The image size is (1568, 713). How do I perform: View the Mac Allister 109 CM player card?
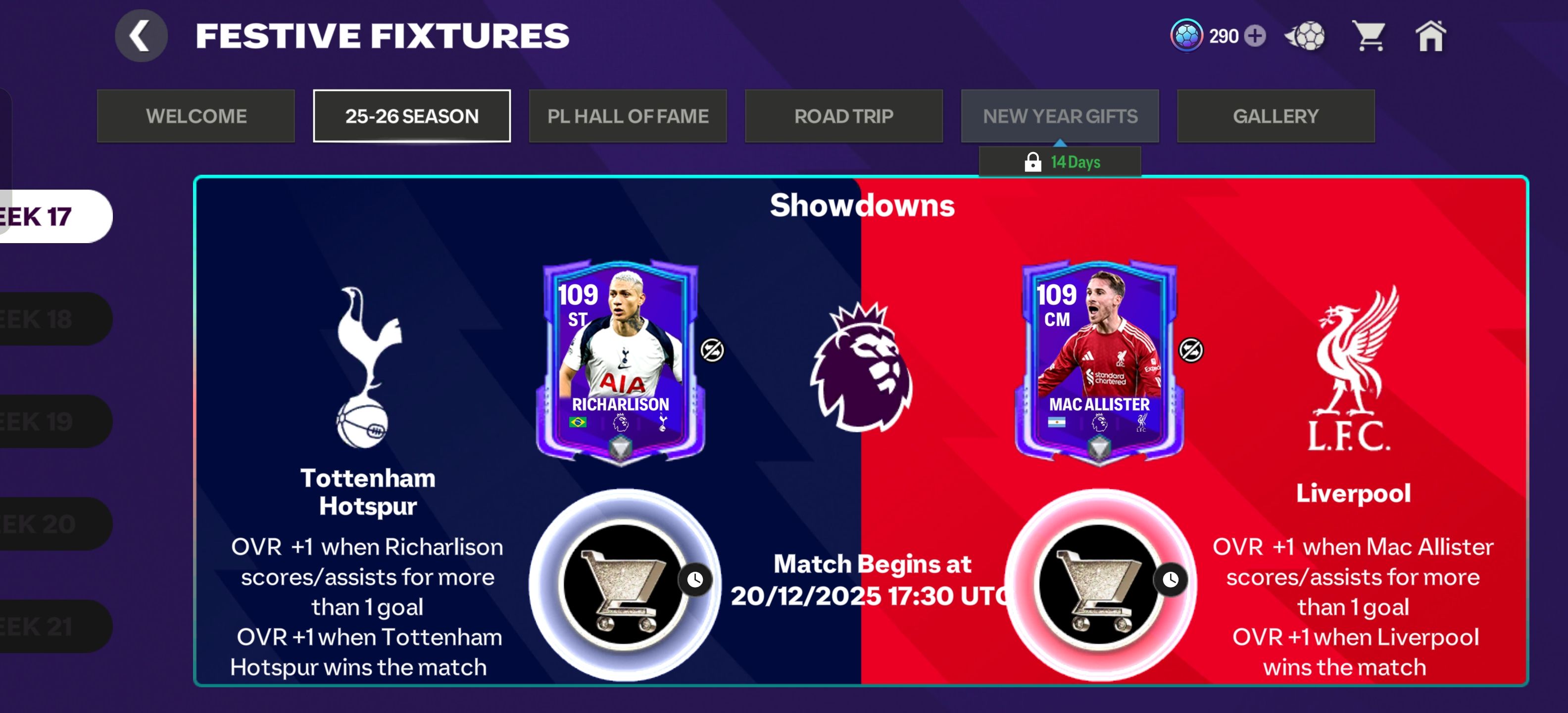(x=1099, y=362)
